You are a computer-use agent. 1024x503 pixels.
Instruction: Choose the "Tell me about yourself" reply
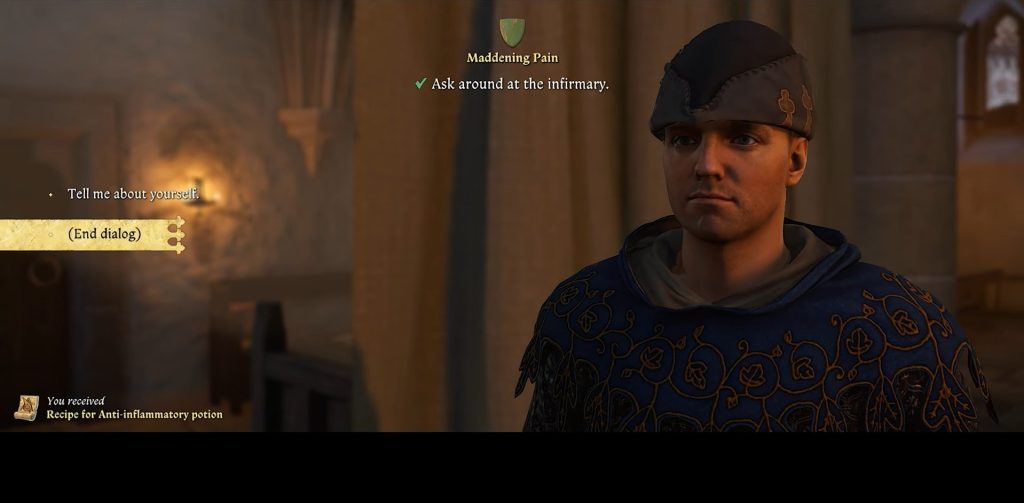tap(133, 194)
